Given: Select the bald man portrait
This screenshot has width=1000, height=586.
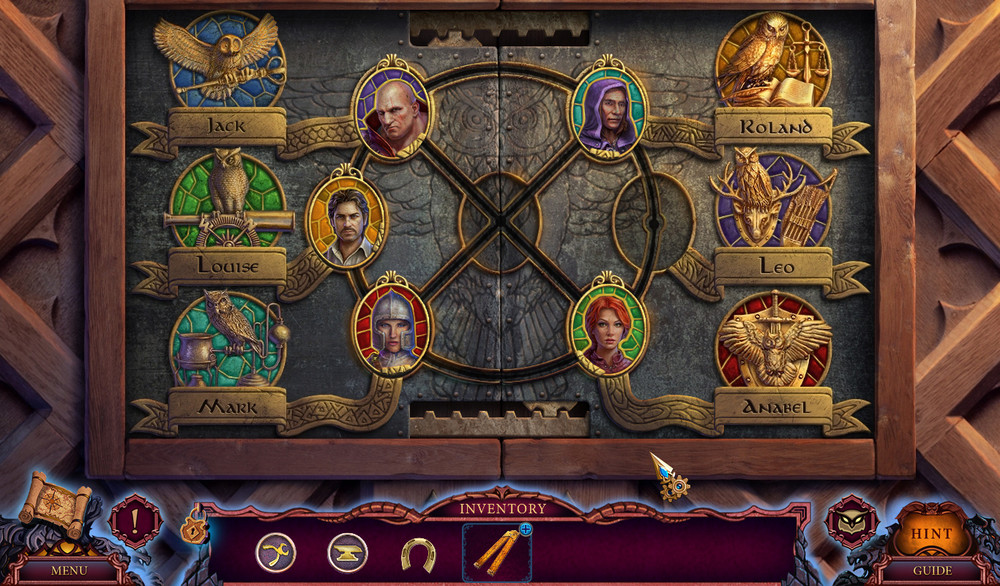Looking at the screenshot, I should [x=391, y=111].
